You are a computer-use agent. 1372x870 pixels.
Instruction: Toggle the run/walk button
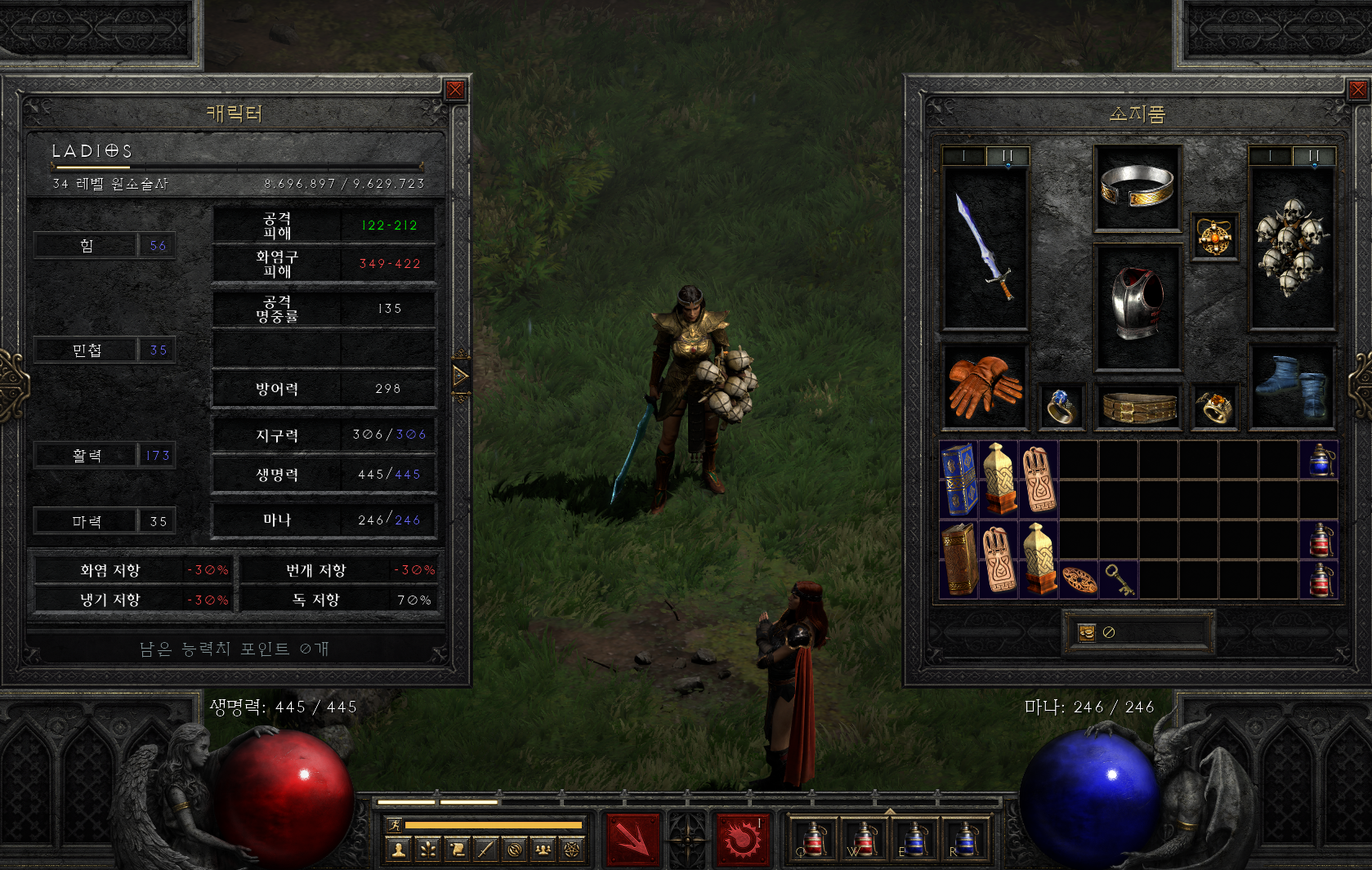396,825
